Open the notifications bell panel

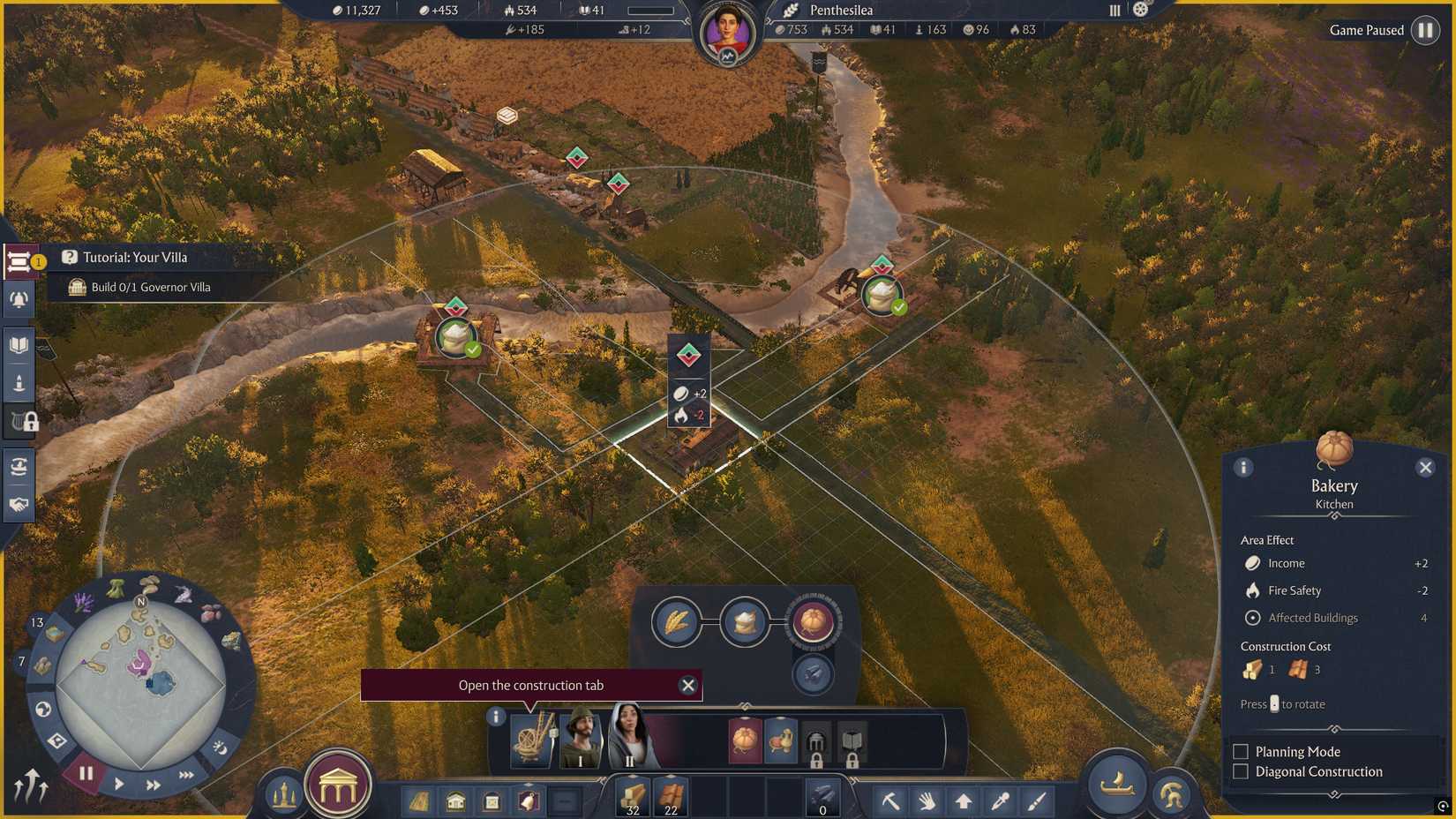click(x=18, y=298)
